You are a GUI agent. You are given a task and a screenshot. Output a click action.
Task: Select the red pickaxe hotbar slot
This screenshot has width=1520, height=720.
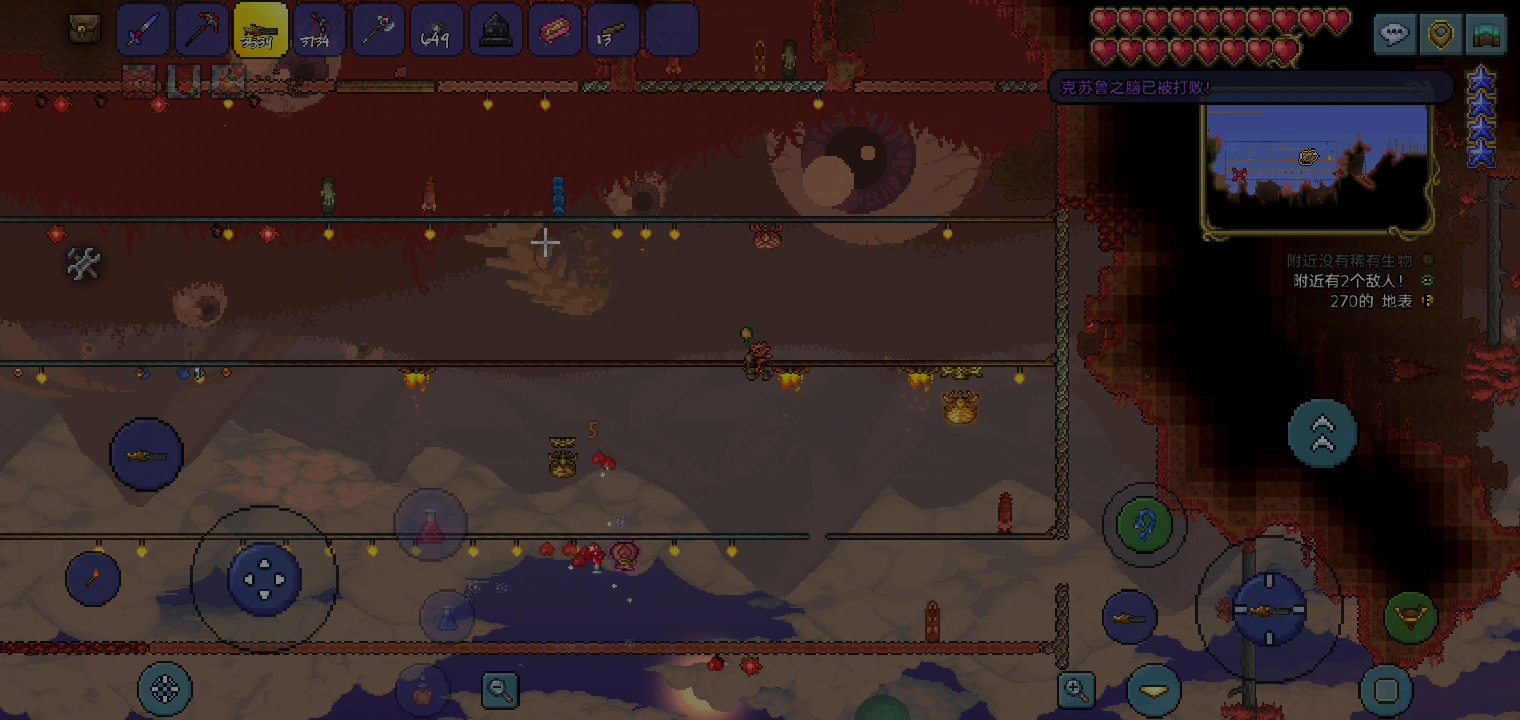[x=202, y=30]
